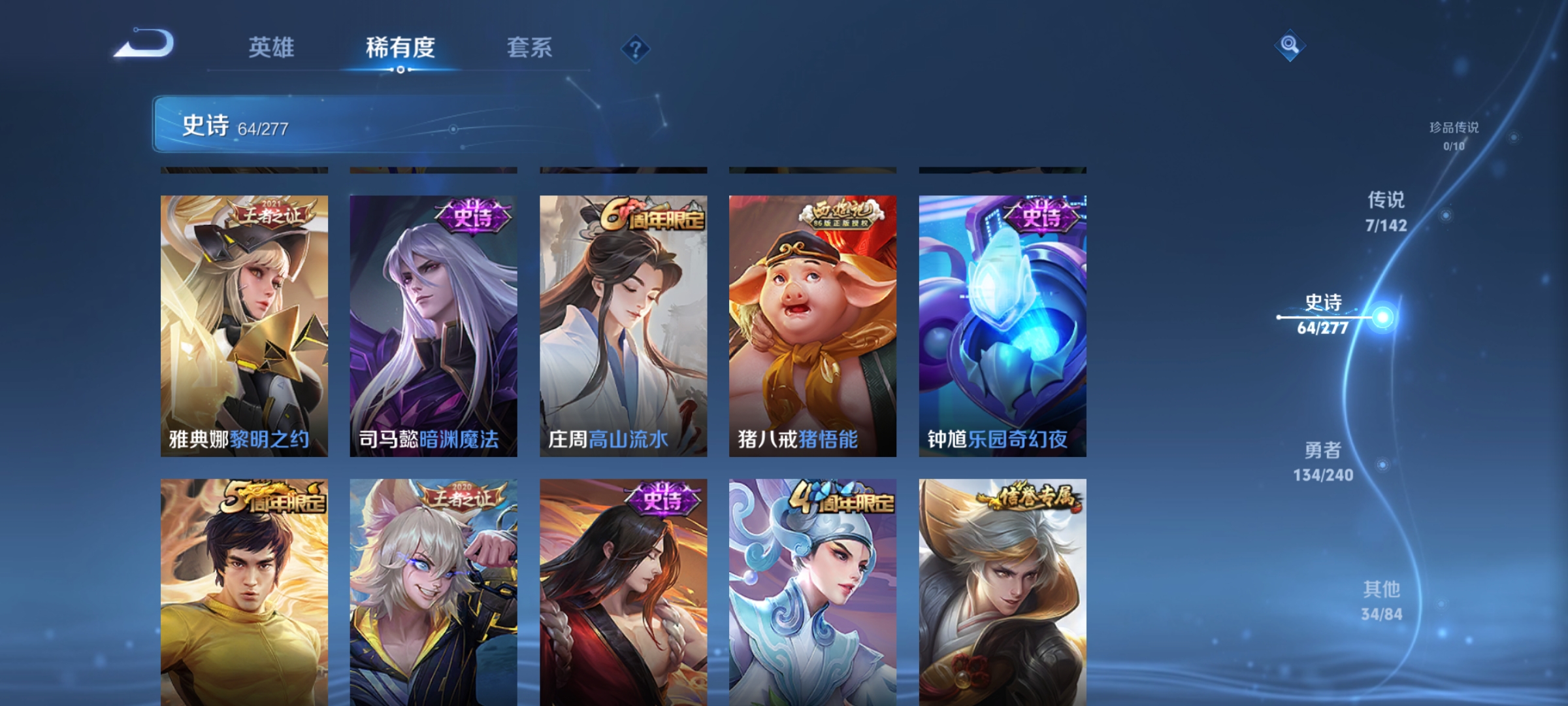Click the help question mark icon

point(637,49)
